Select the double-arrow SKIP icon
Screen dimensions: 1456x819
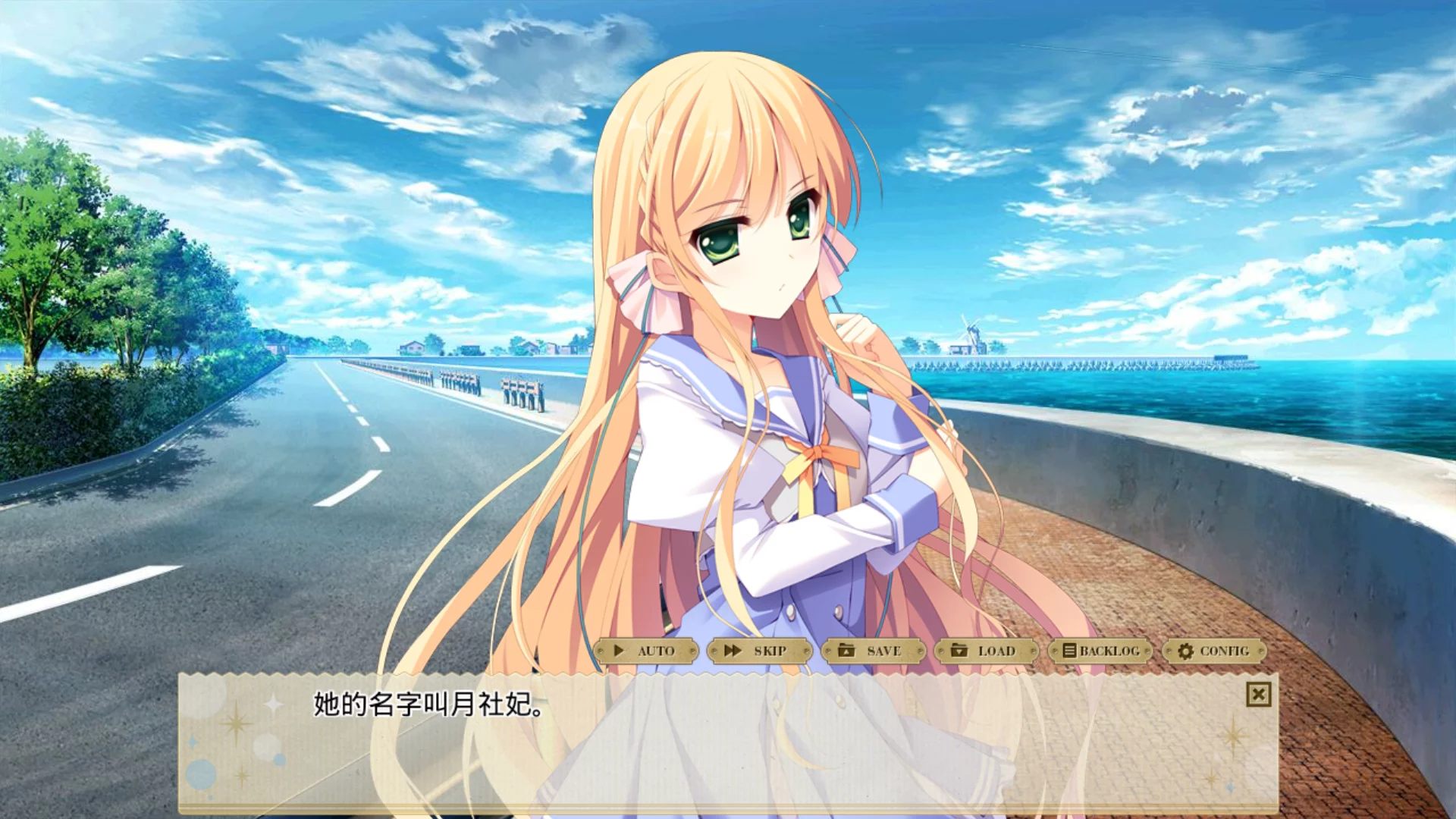(x=732, y=651)
